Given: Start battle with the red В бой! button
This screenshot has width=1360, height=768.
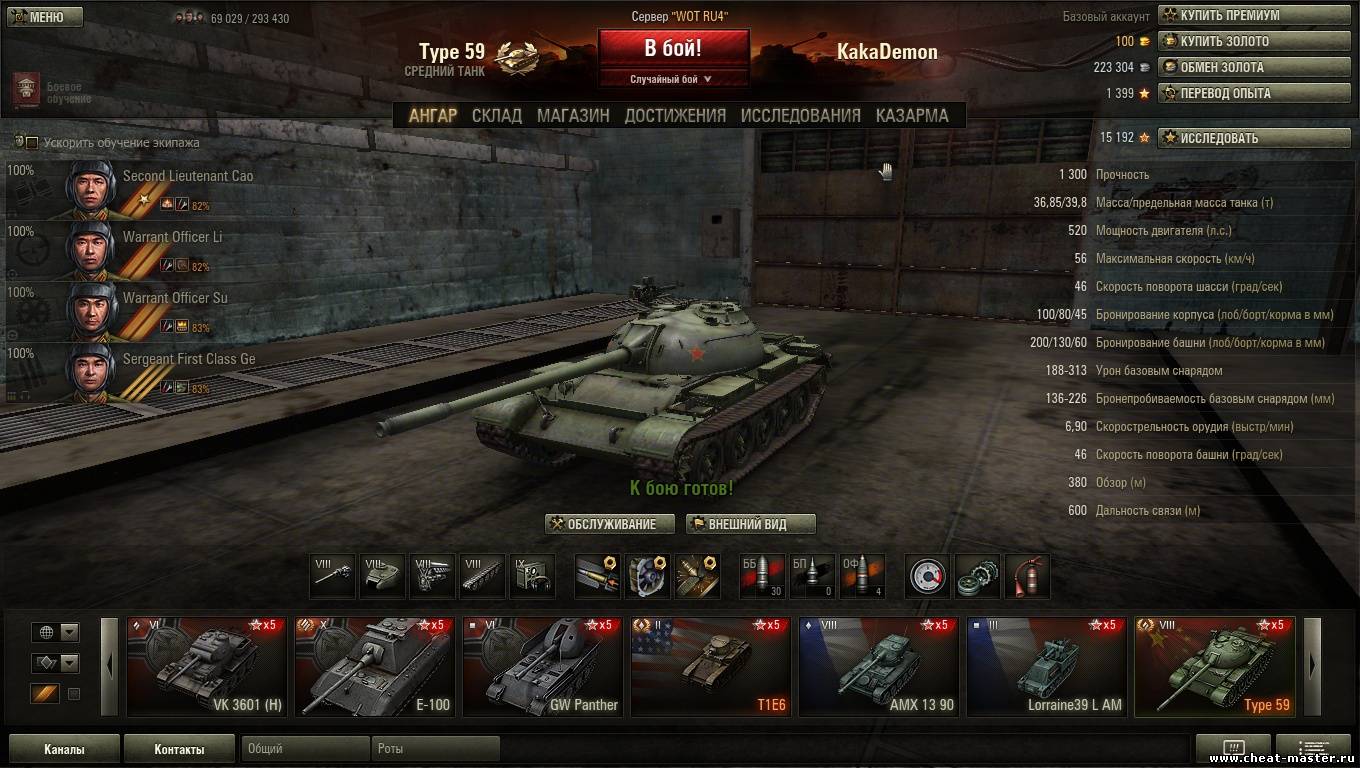Looking at the screenshot, I should 673,48.
